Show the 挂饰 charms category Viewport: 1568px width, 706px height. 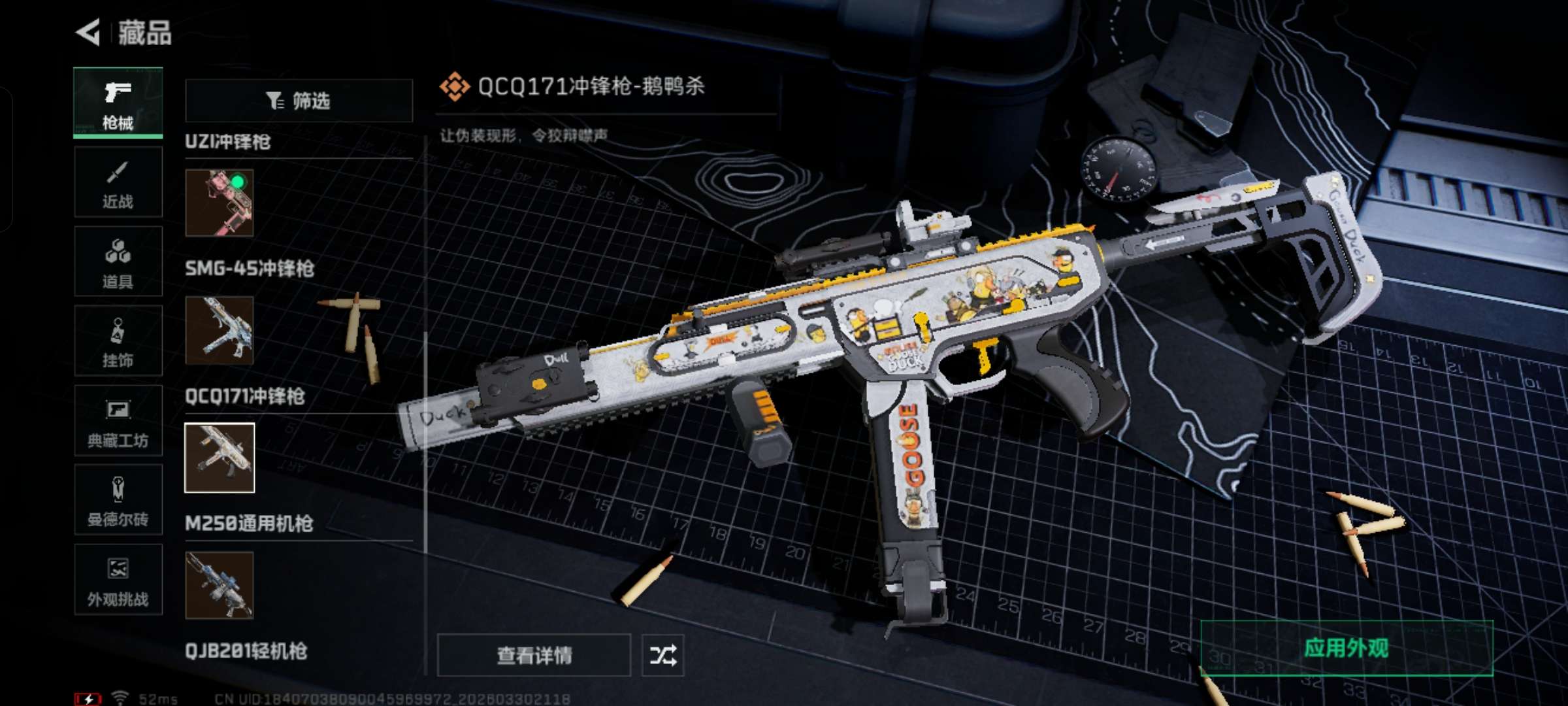click(118, 341)
